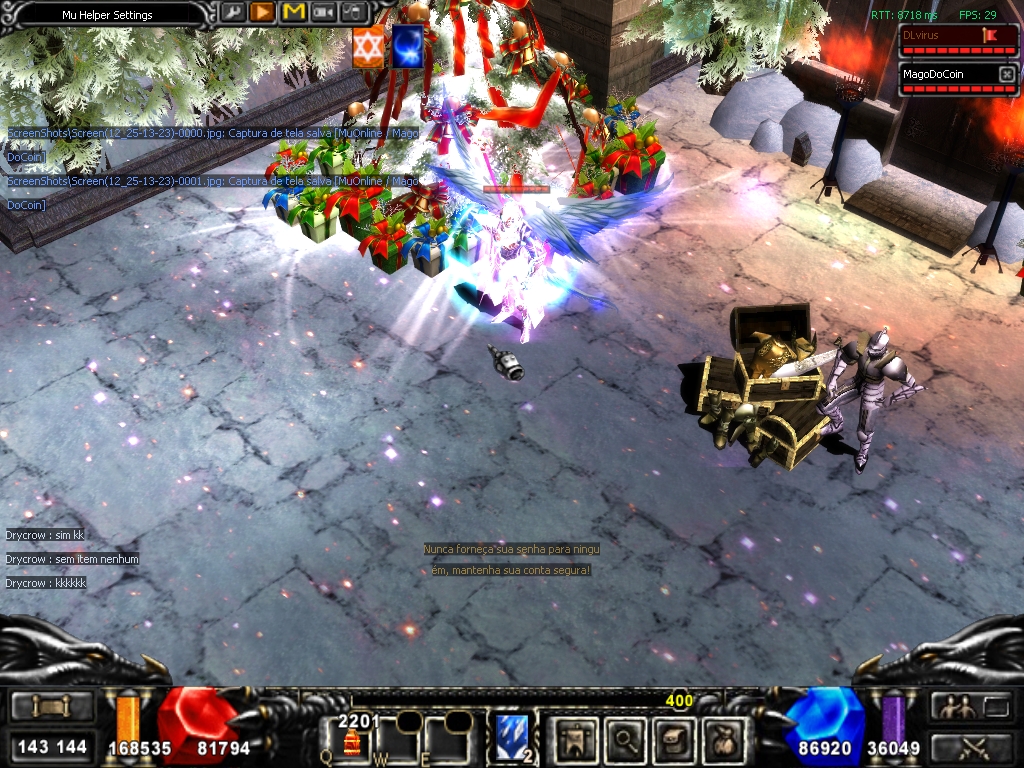The height and width of the screenshot is (768, 1024).
Task: Click the video camera button
Action: 323,12
